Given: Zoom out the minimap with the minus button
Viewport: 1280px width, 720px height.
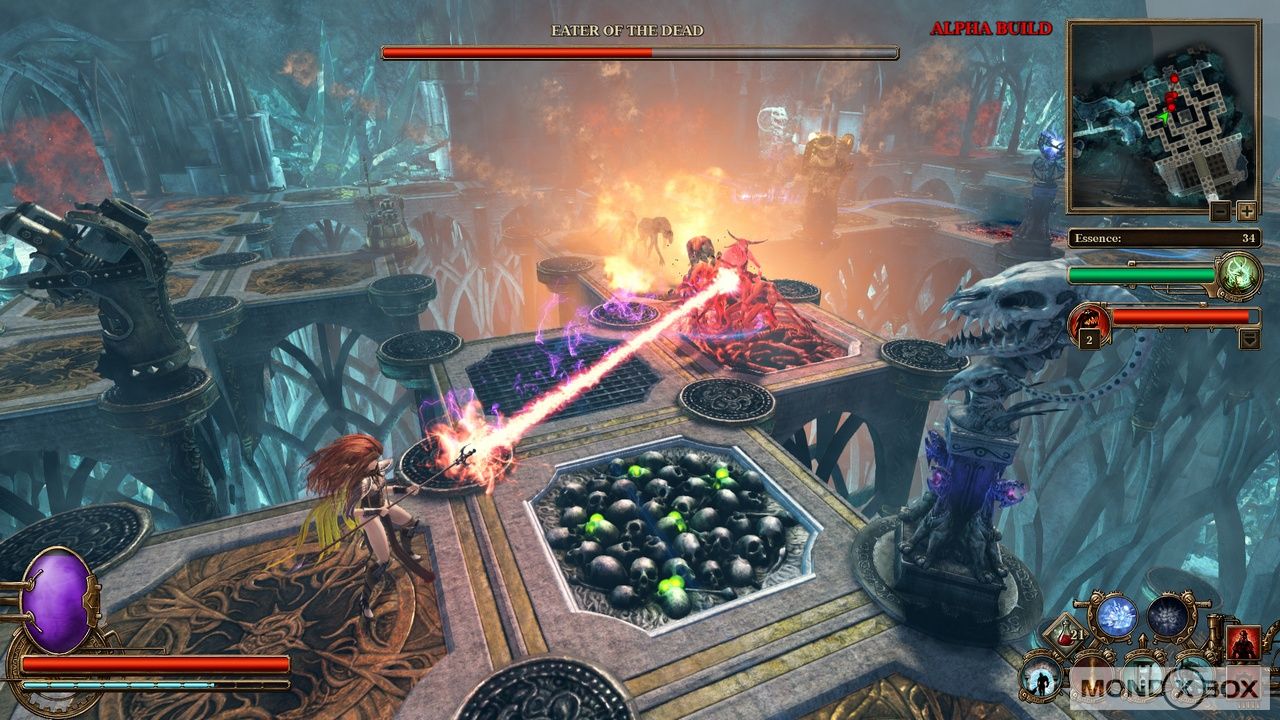Looking at the screenshot, I should point(1220,211).
